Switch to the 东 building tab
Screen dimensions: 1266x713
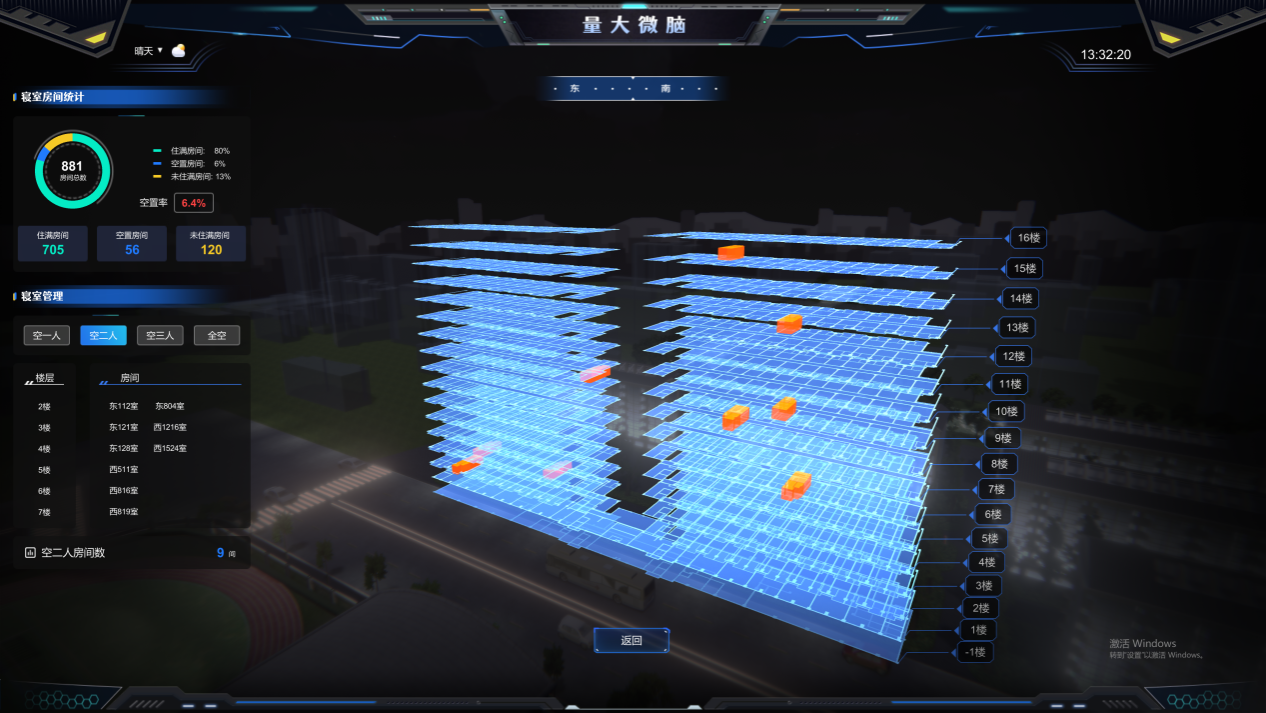575,89
